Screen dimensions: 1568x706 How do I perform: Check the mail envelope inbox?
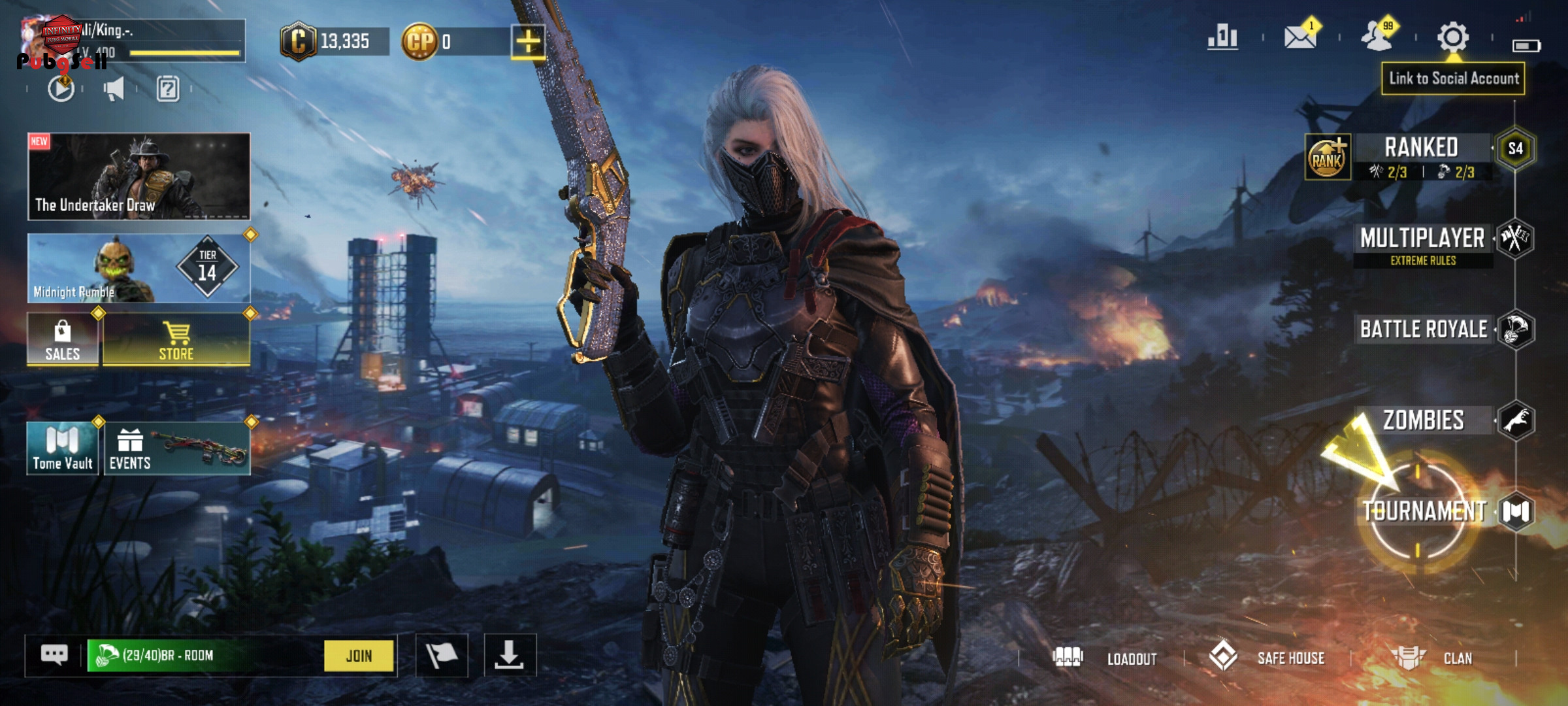coord(1299,37)
